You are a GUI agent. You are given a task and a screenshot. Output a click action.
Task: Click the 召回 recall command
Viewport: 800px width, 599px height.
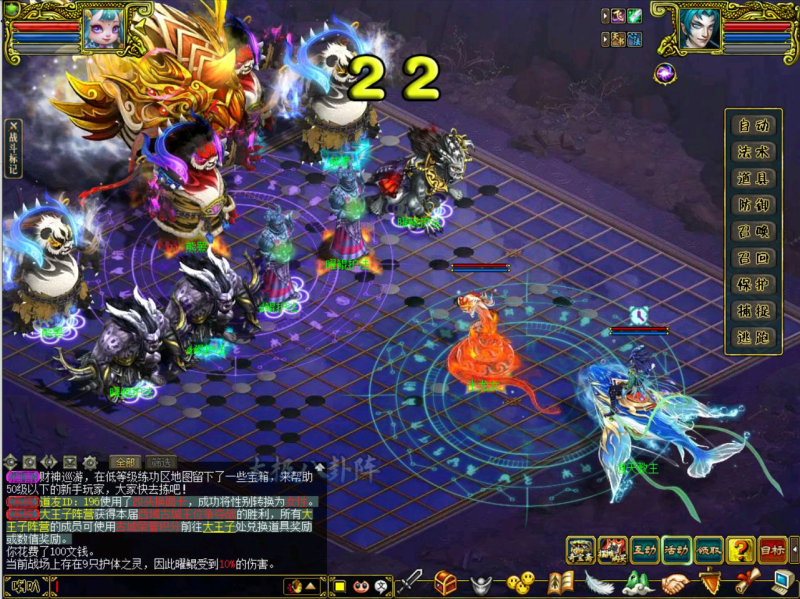click(753, 258)
